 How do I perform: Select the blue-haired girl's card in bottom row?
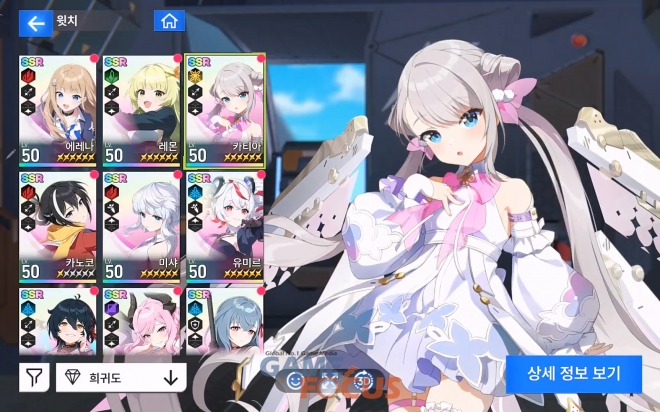pos(224,322)
